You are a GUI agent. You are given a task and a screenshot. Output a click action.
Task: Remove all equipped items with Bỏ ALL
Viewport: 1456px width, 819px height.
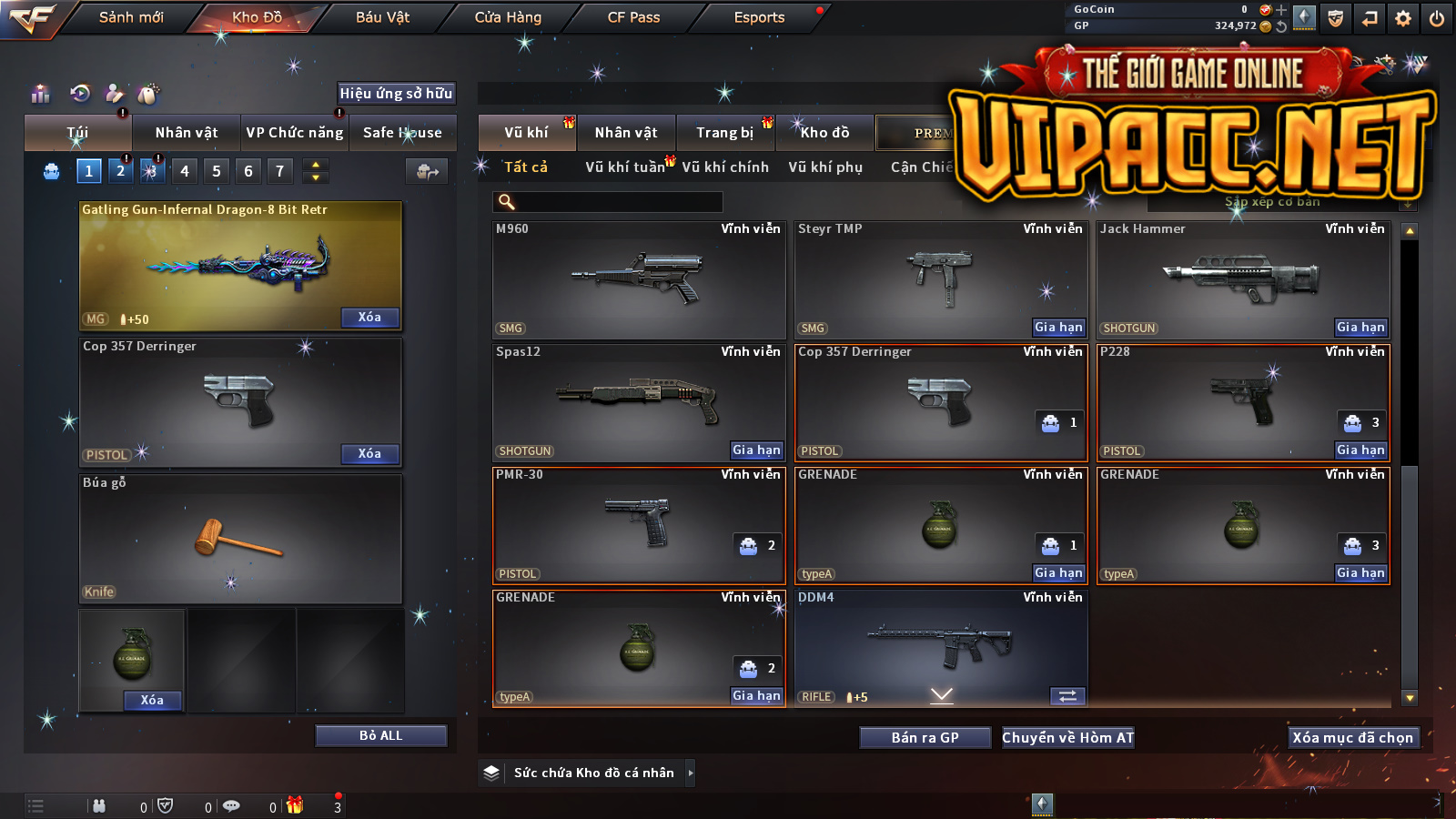380,735
